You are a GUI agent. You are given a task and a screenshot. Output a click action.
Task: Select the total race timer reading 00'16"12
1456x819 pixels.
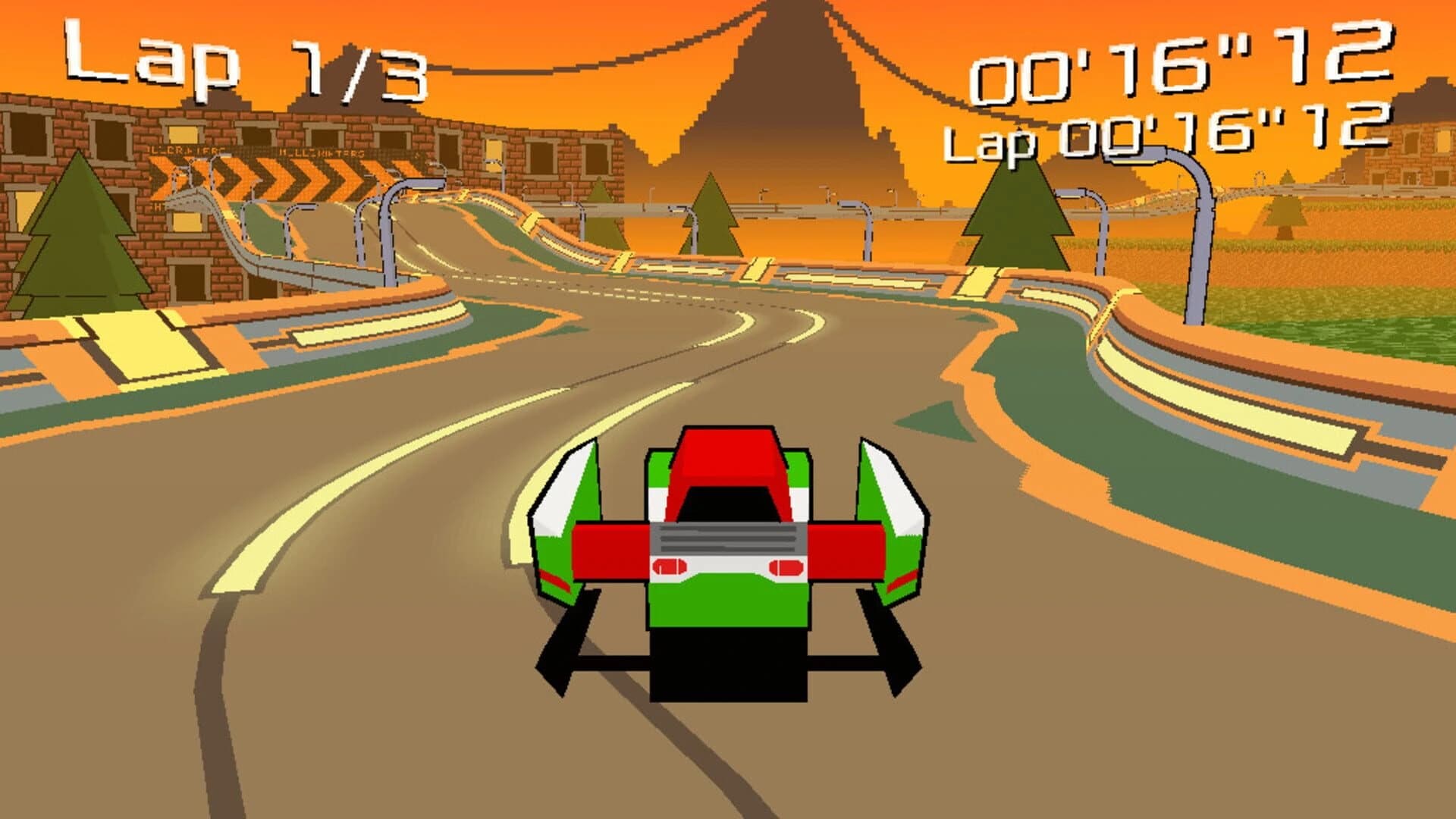click(1183, 68)
